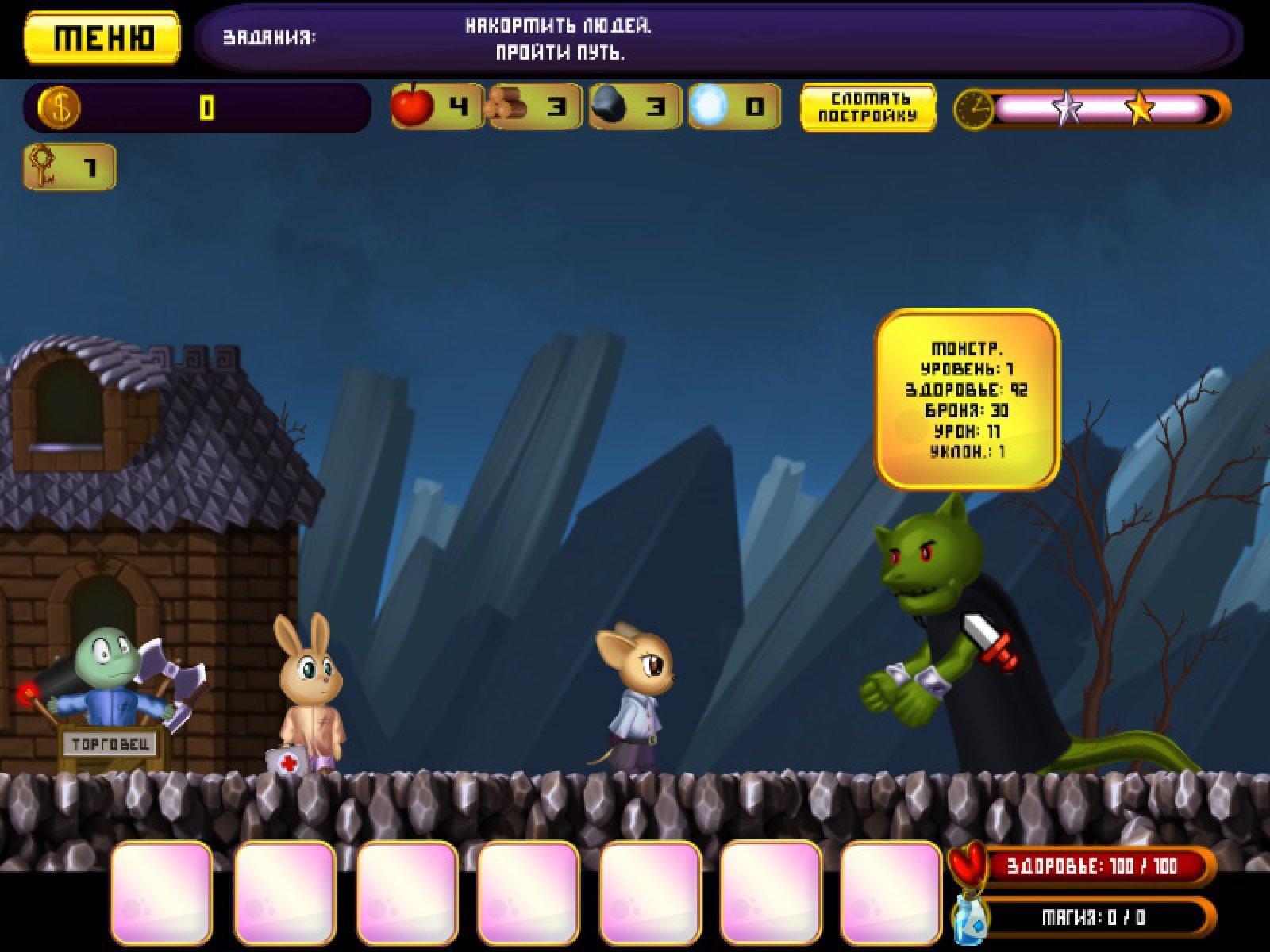1270x952 pixels.
Task: Click the СЛОМАТЬ ПОСТРОЙКУ button
Action: coord(868,107)
